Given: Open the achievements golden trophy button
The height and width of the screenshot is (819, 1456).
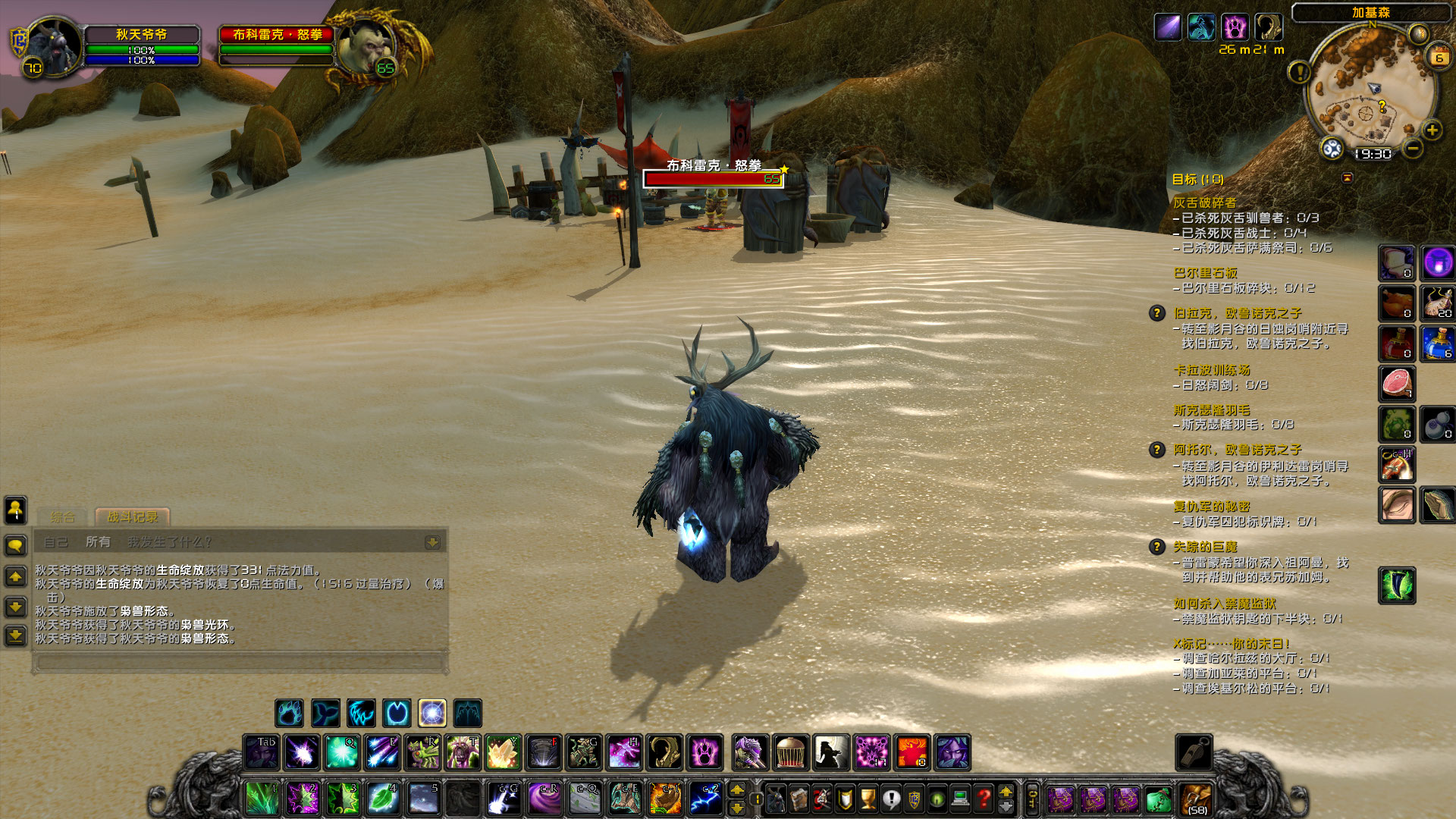Looking at the screenshot, I should (x=868, y=798).
